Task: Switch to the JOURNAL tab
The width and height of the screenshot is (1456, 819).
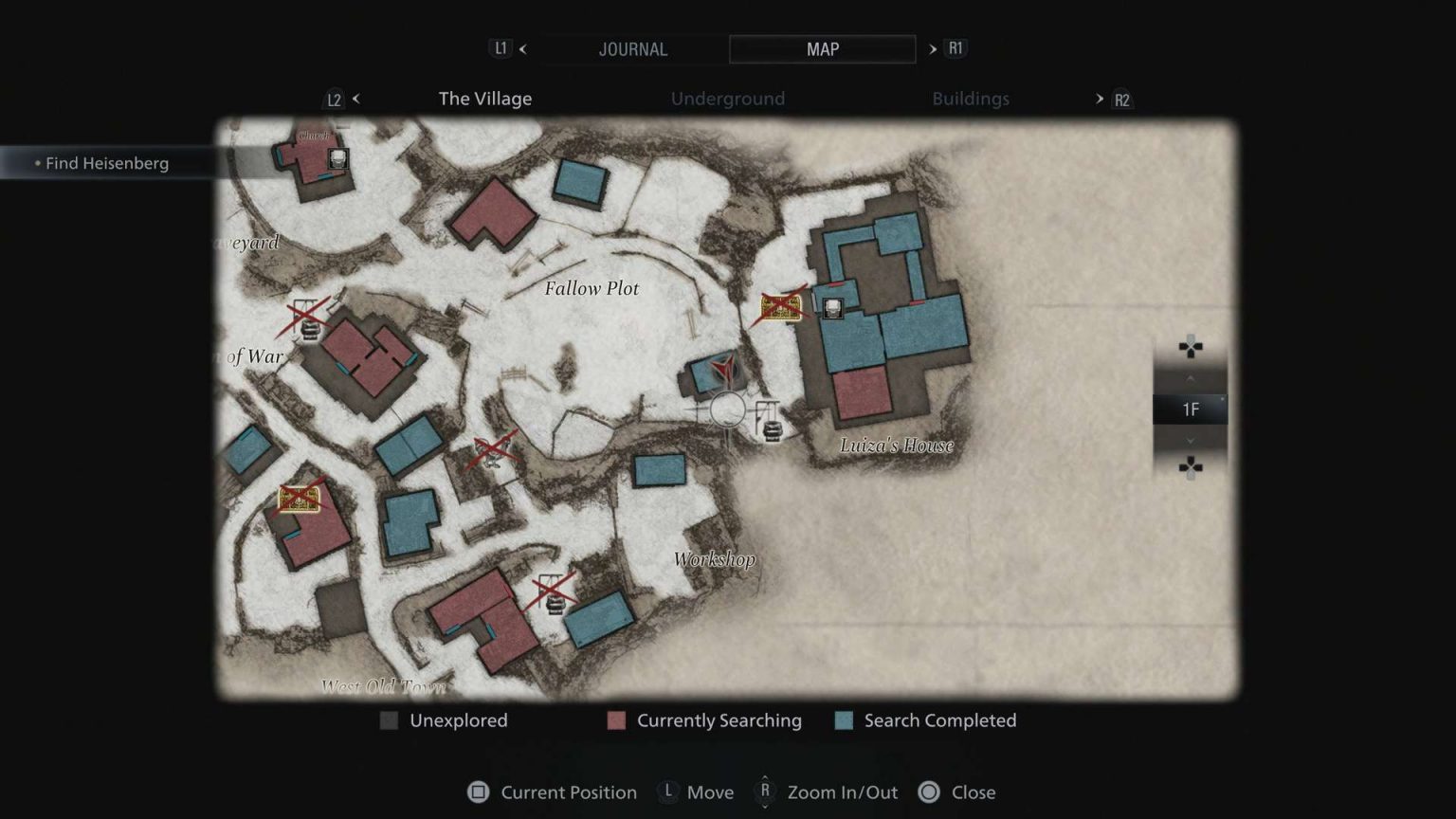Action: click(x=633, y=49)
